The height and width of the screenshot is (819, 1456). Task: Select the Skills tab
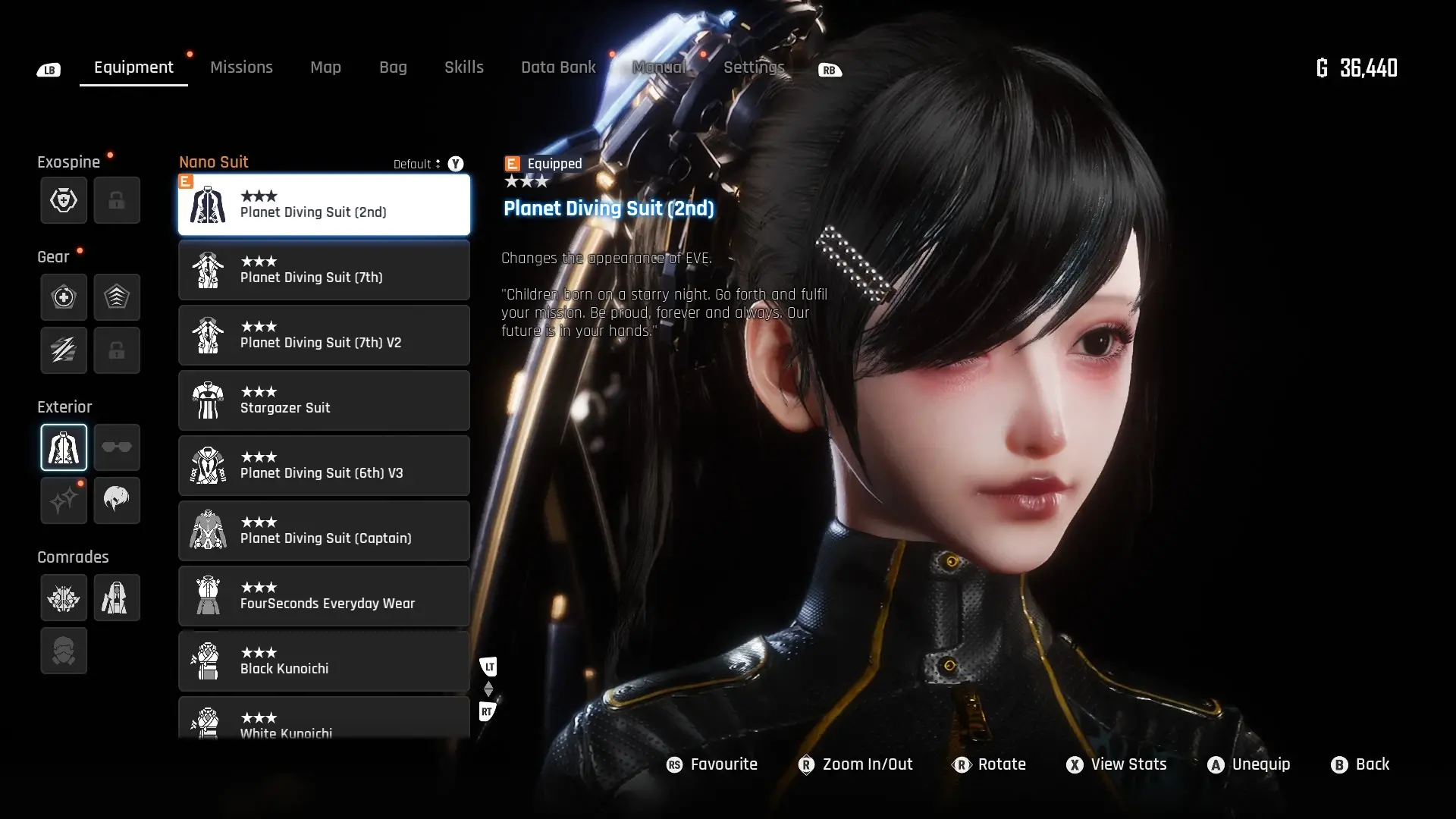coord(463,67)
